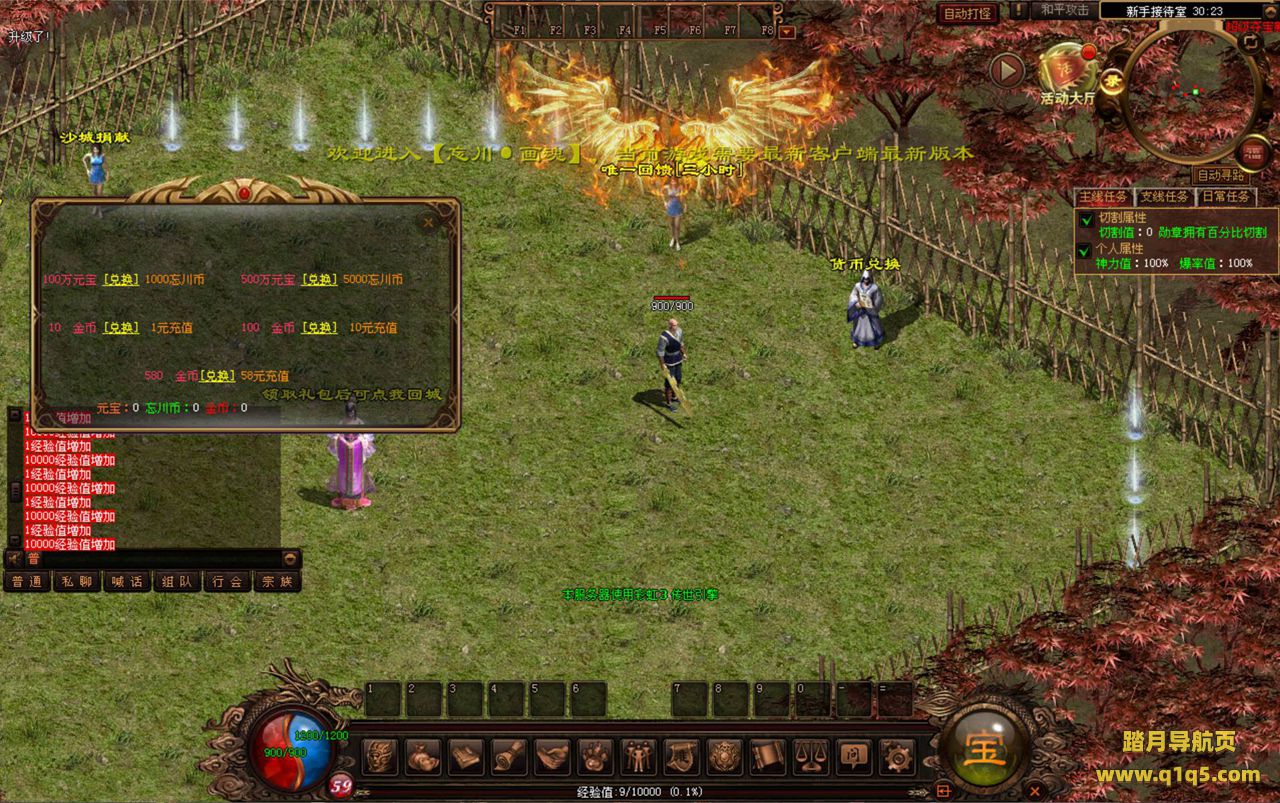Screen dimensions: 1280x803
Task: Toggle the 切割属性 checkbox
Action: pyautogui.click(x=1086, y=217)
